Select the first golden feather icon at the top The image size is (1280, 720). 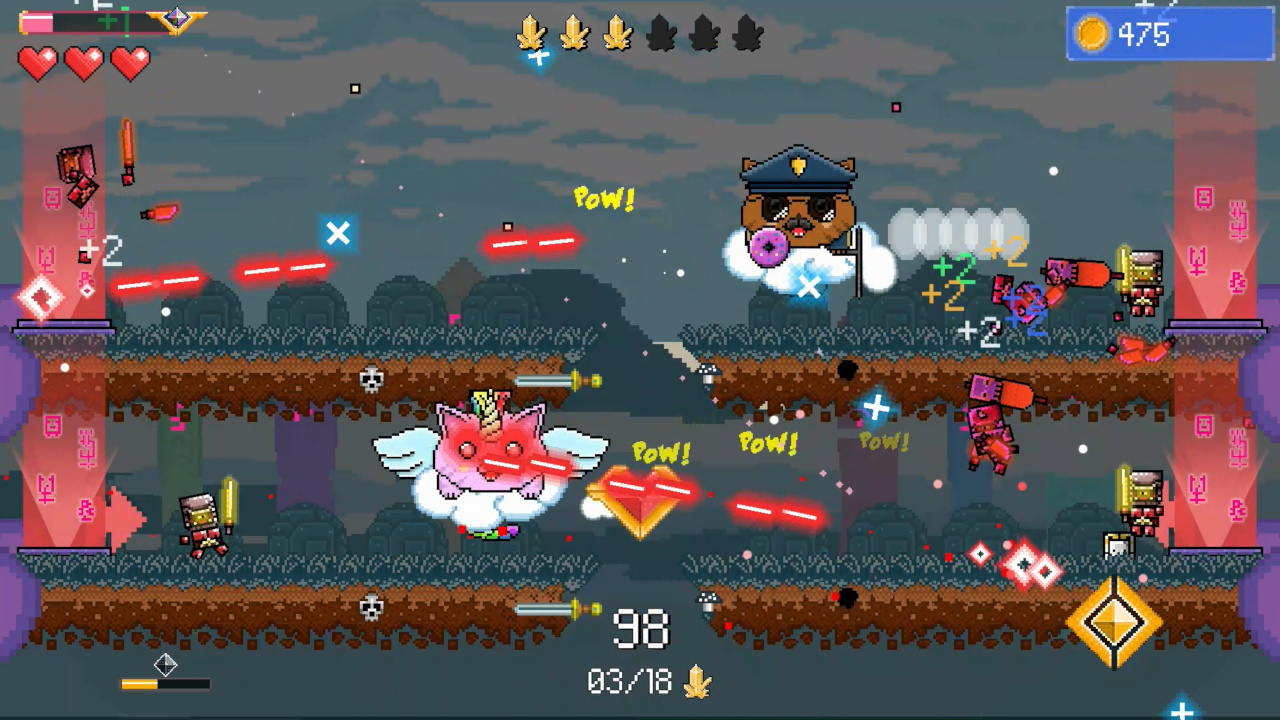[532, 34]
